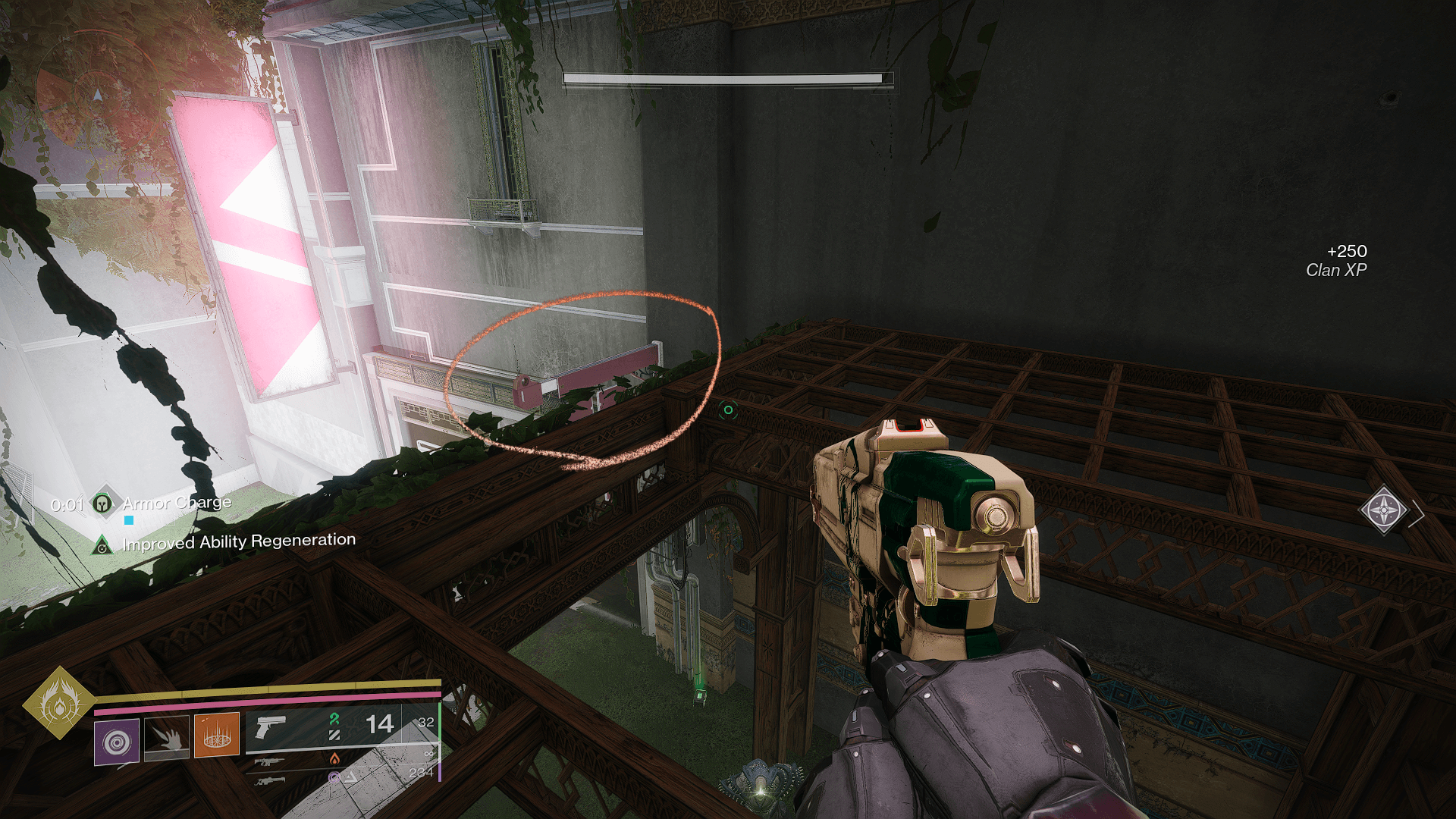
Task: Select the equipped sidearm weapon icon
Action: [270, 727]
